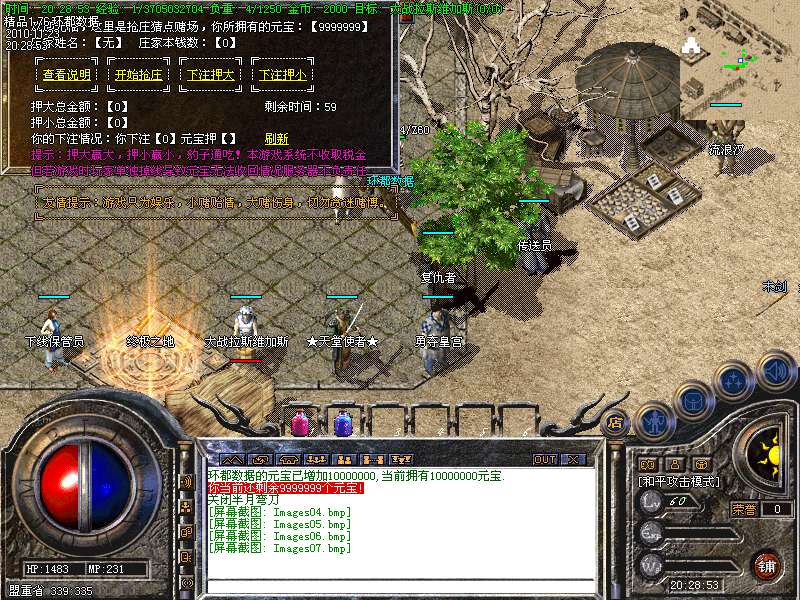Viewport: 800px width, 600px height.
Task: Switch the 和平攻击模式 attack mode
Action: tap(679, 481)
